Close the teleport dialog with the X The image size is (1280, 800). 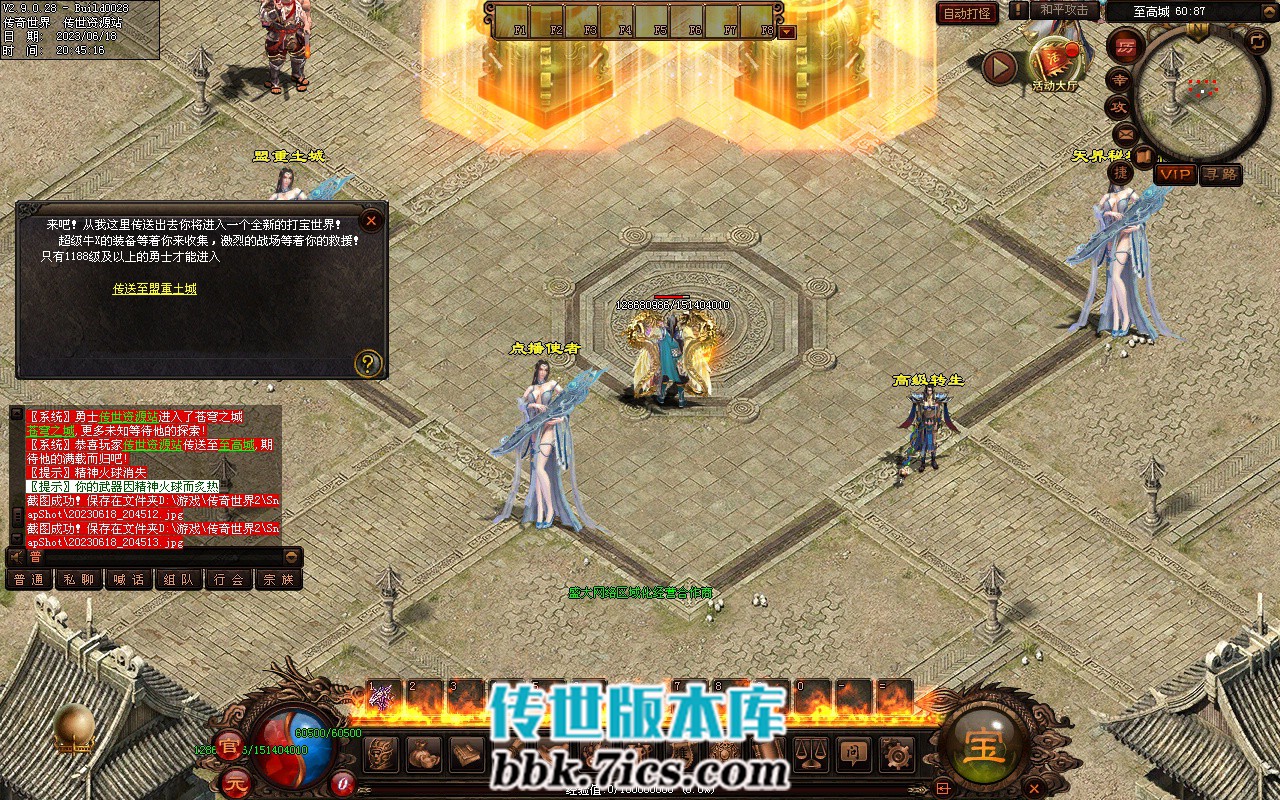coord(371,220)
